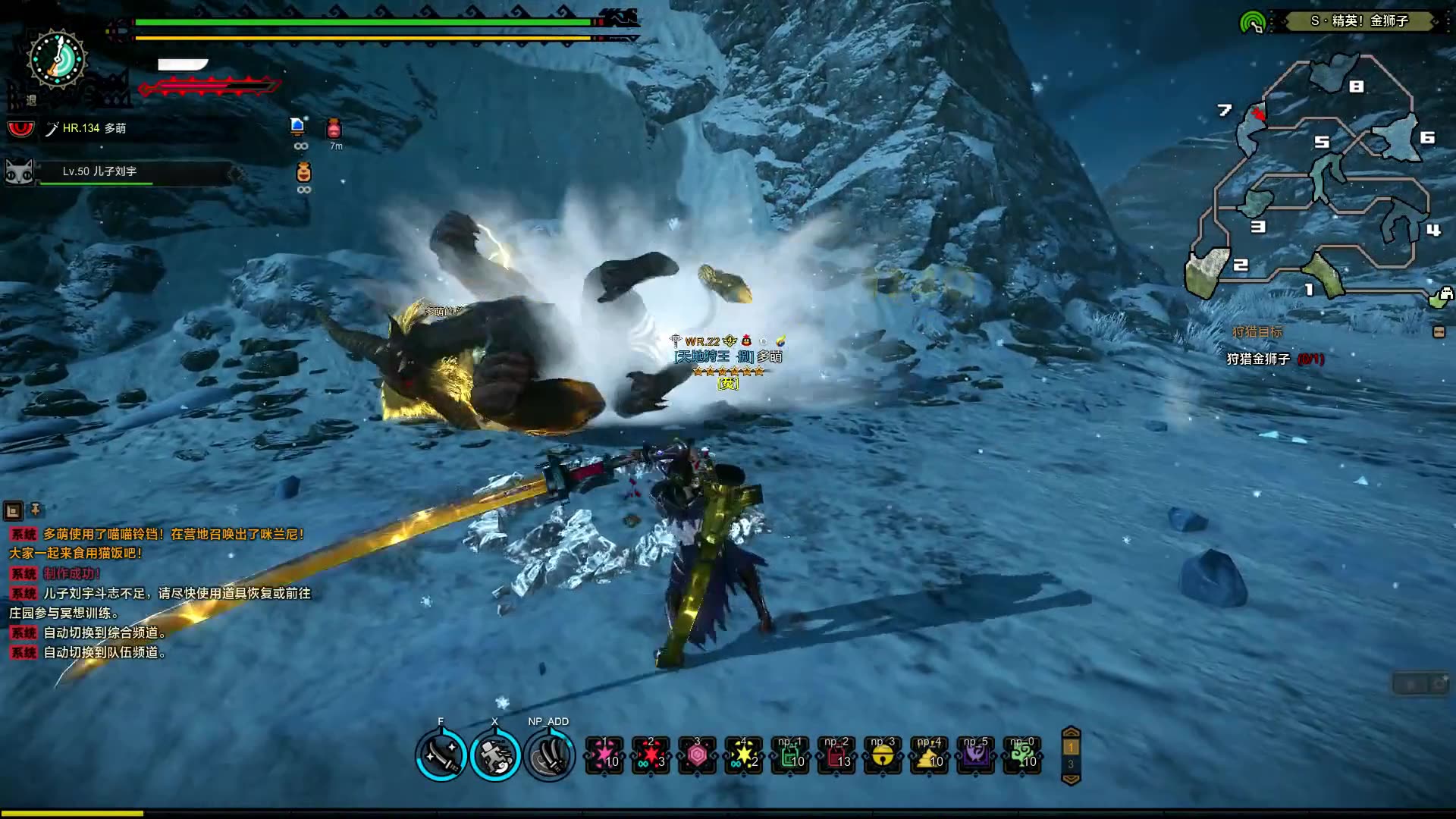Choose the pink hexagon gem in slot 3
Viewport: 1456px width, 819px height.
click(697, 755)
